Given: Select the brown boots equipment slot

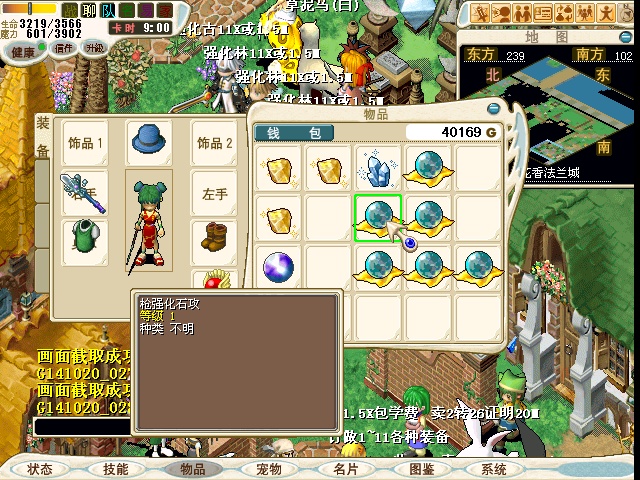Looking at the screenshot, I should [x=216, y=239].
